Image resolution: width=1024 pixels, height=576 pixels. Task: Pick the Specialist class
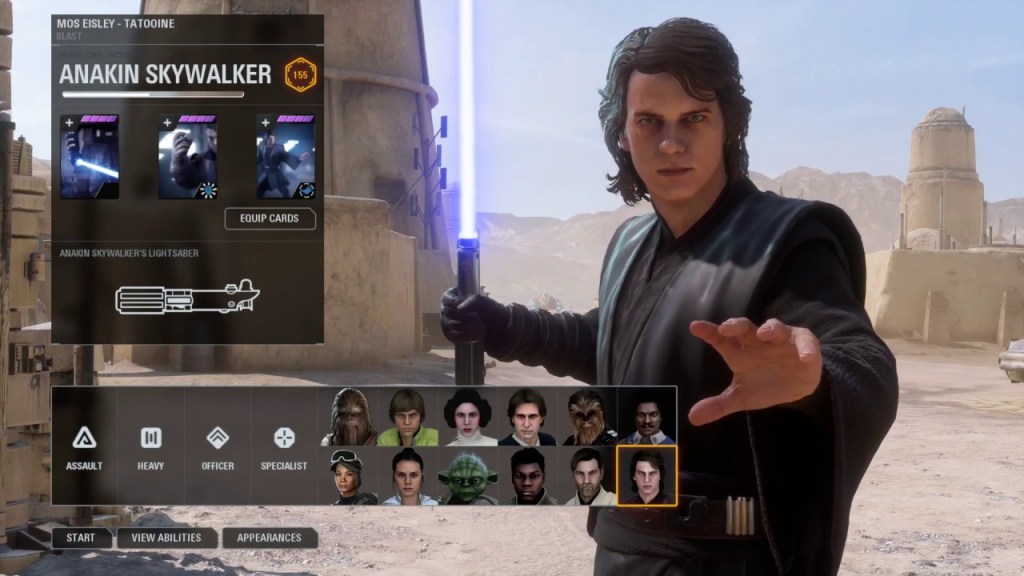[284, 446]
